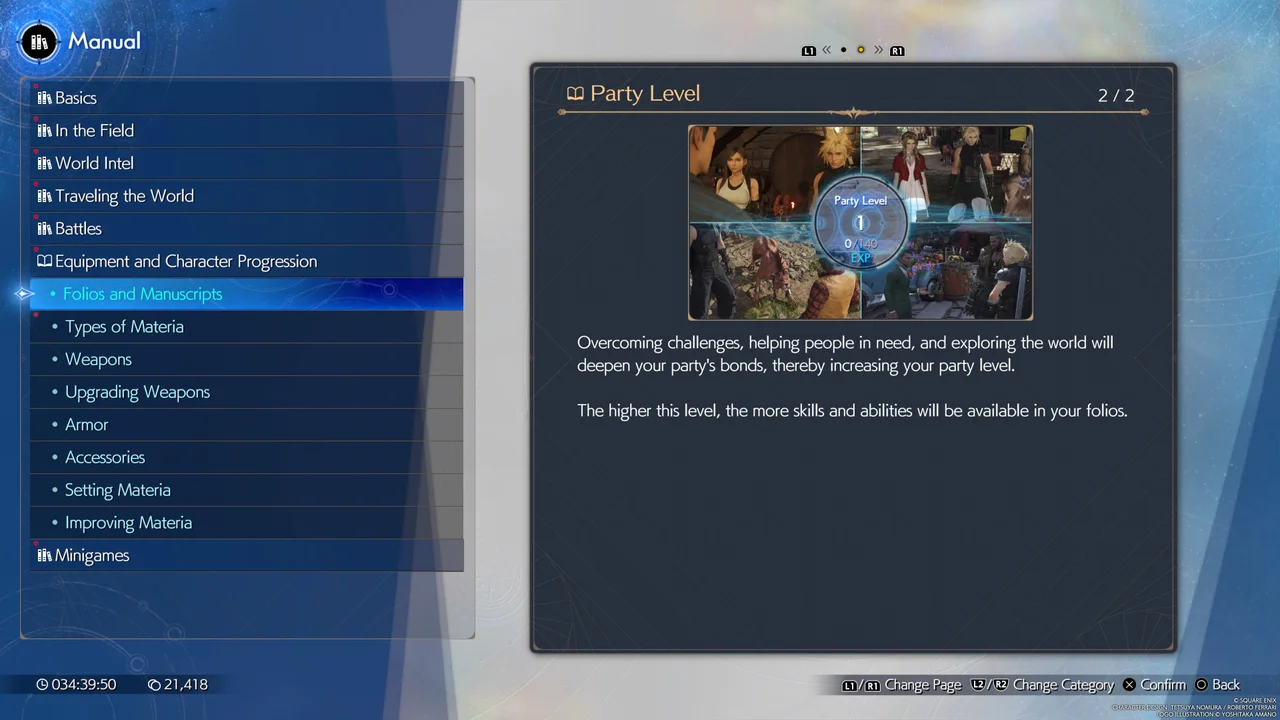The width and height of the screenshot is (1280, 720).
Task: Click the L1 button glyph in the page navigator
Action: [808, 50]
